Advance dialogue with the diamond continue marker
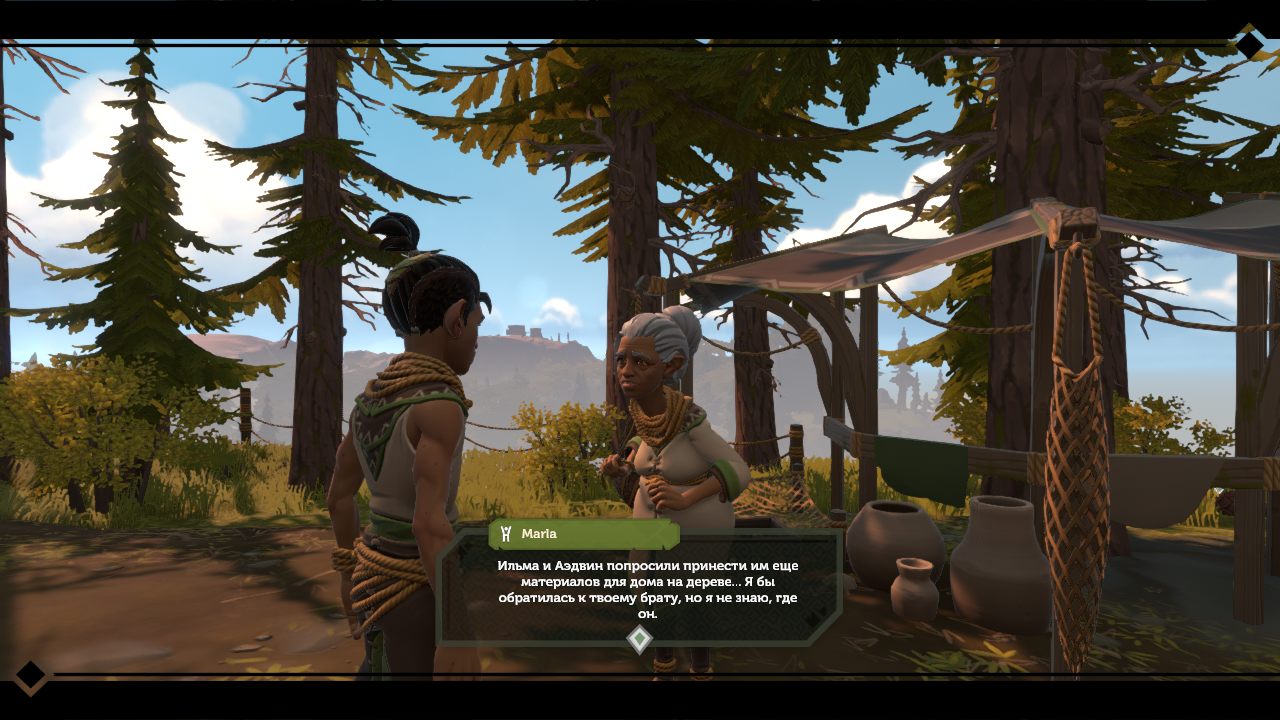Image resolution: width=1280 pixels, height=720 pixels. pos(639,639)
